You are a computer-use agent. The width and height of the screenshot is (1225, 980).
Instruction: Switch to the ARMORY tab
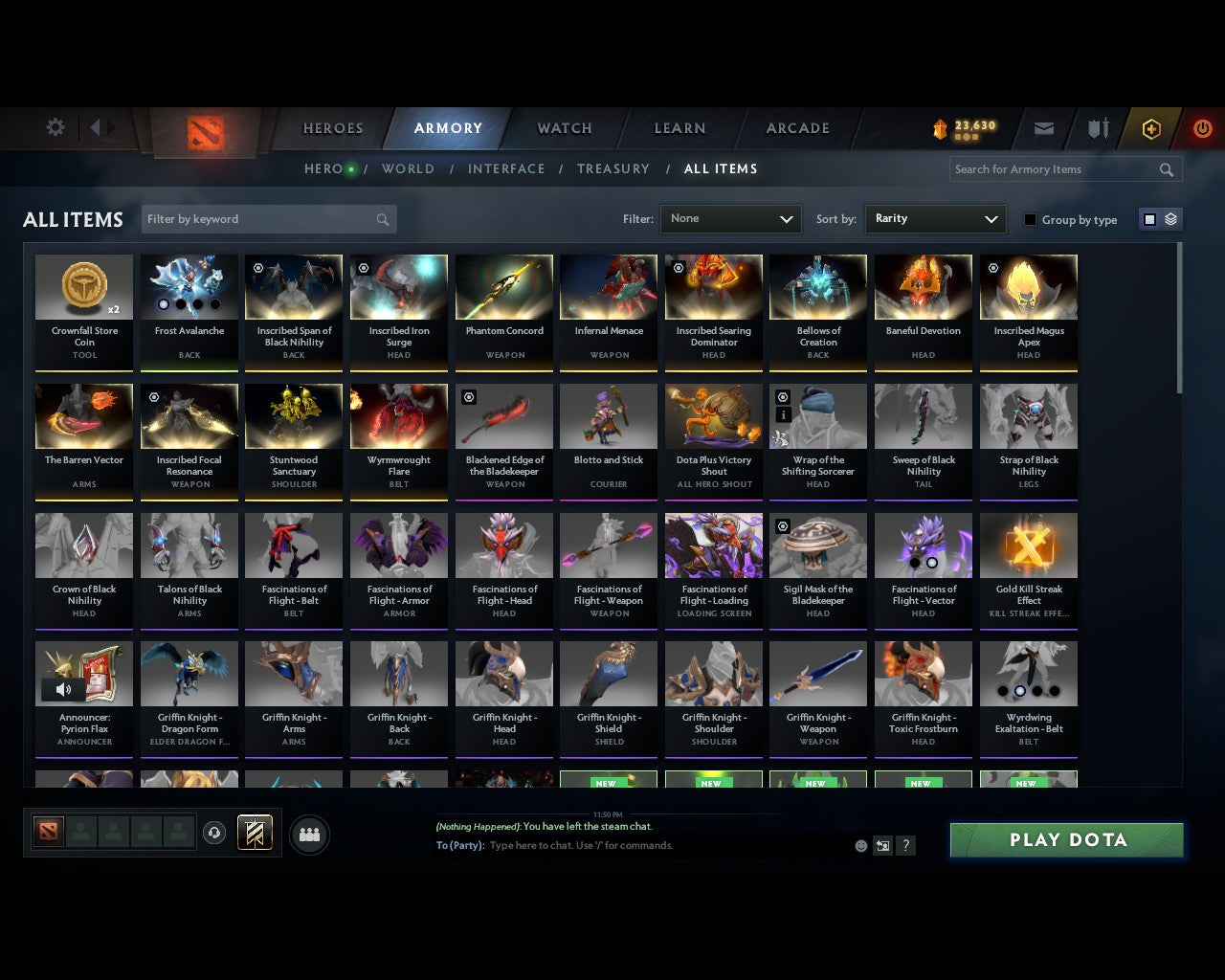(448, 127)
